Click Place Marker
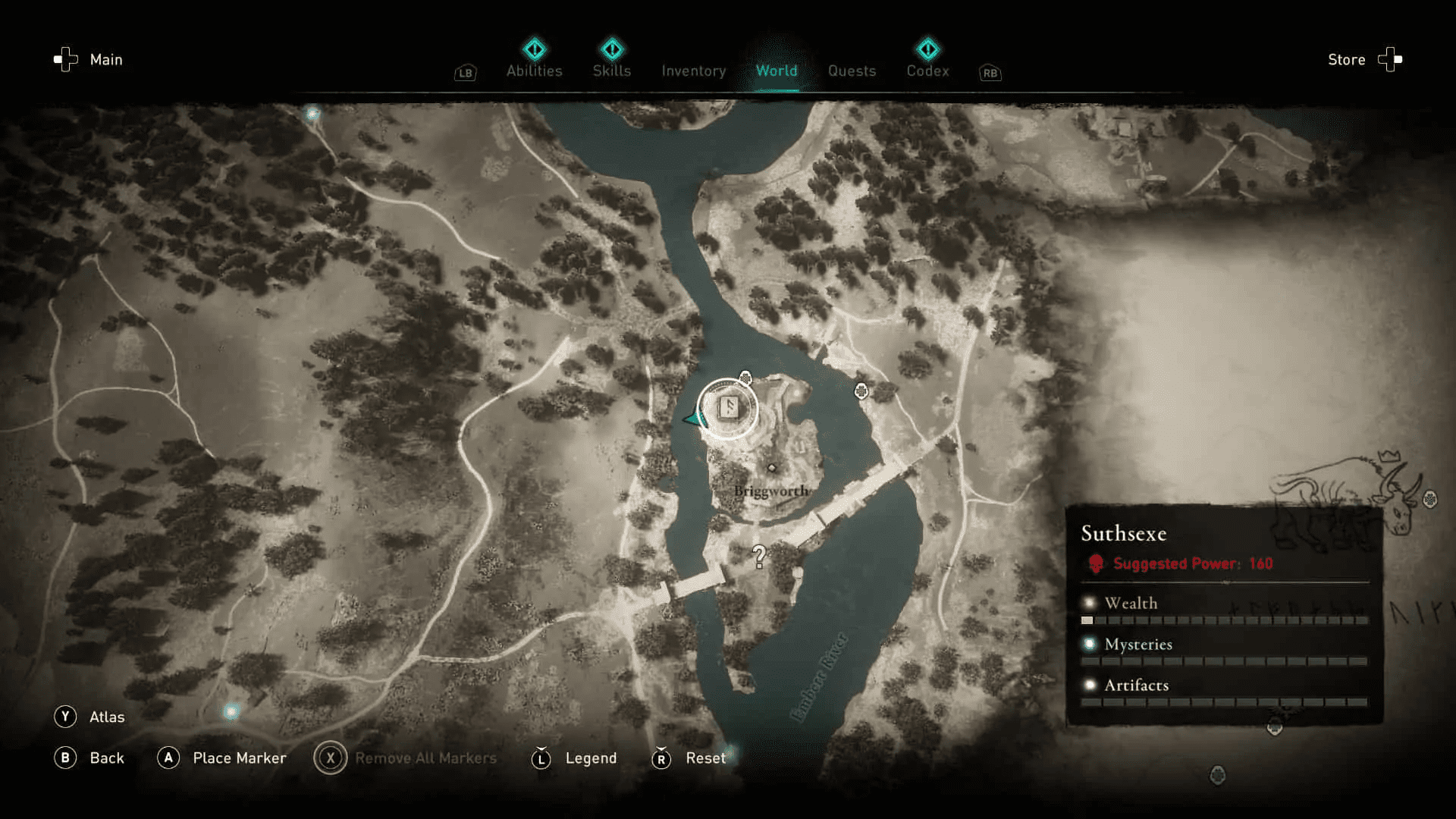Viewport: 1456px width, 819px height. click(239, 758)
